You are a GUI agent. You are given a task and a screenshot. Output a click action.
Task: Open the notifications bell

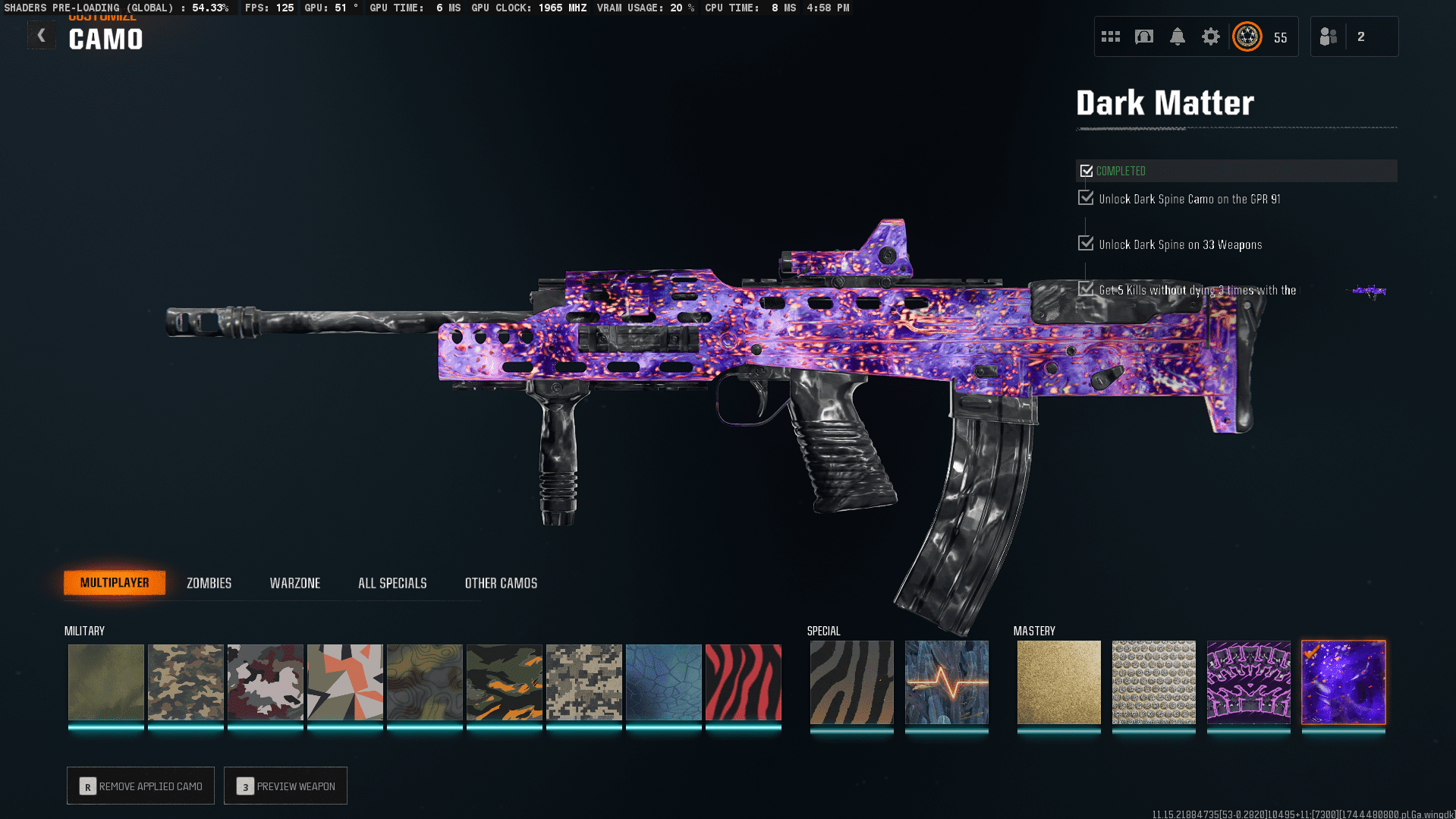[x=1177, y=36]
